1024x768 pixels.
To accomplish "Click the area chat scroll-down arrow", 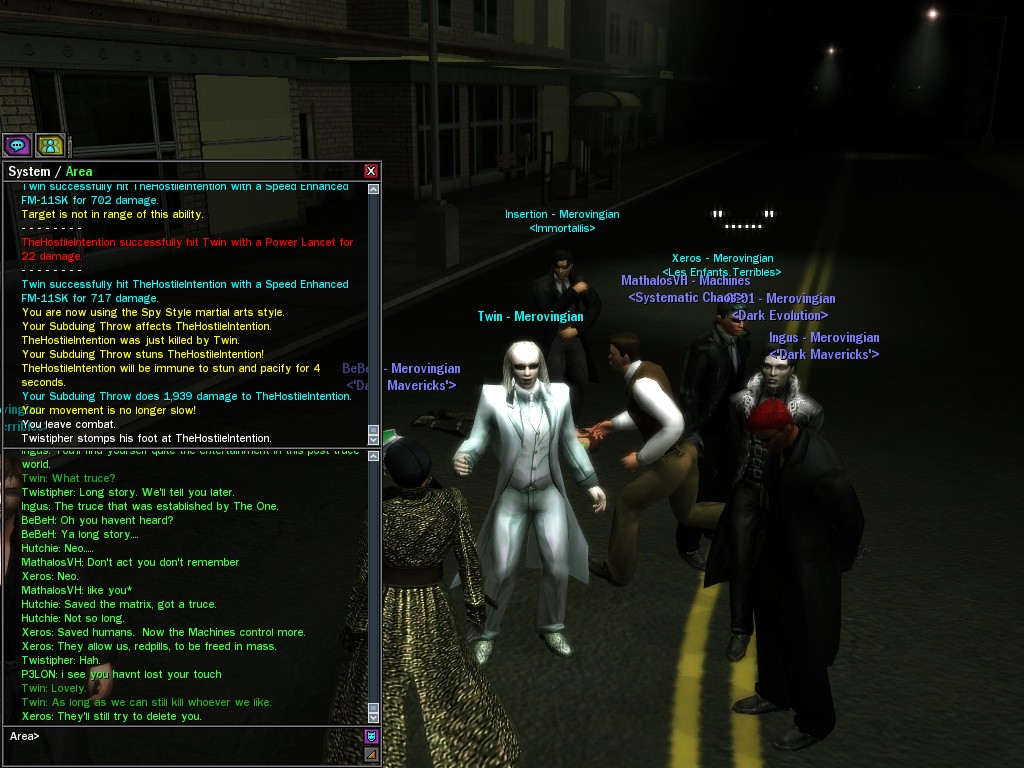I will 373,717.
